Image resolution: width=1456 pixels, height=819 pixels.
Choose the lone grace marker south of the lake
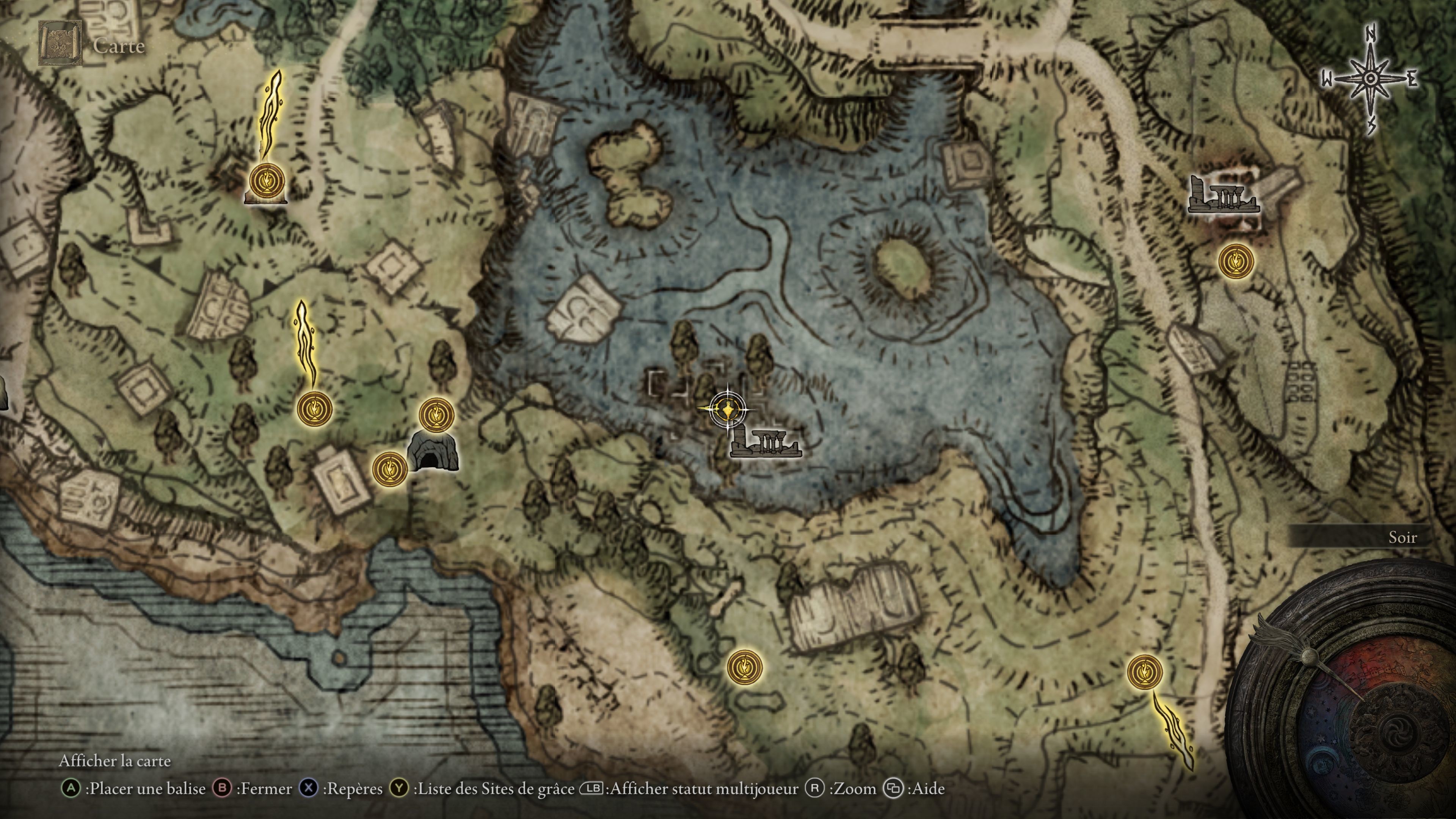pos(744,667)
